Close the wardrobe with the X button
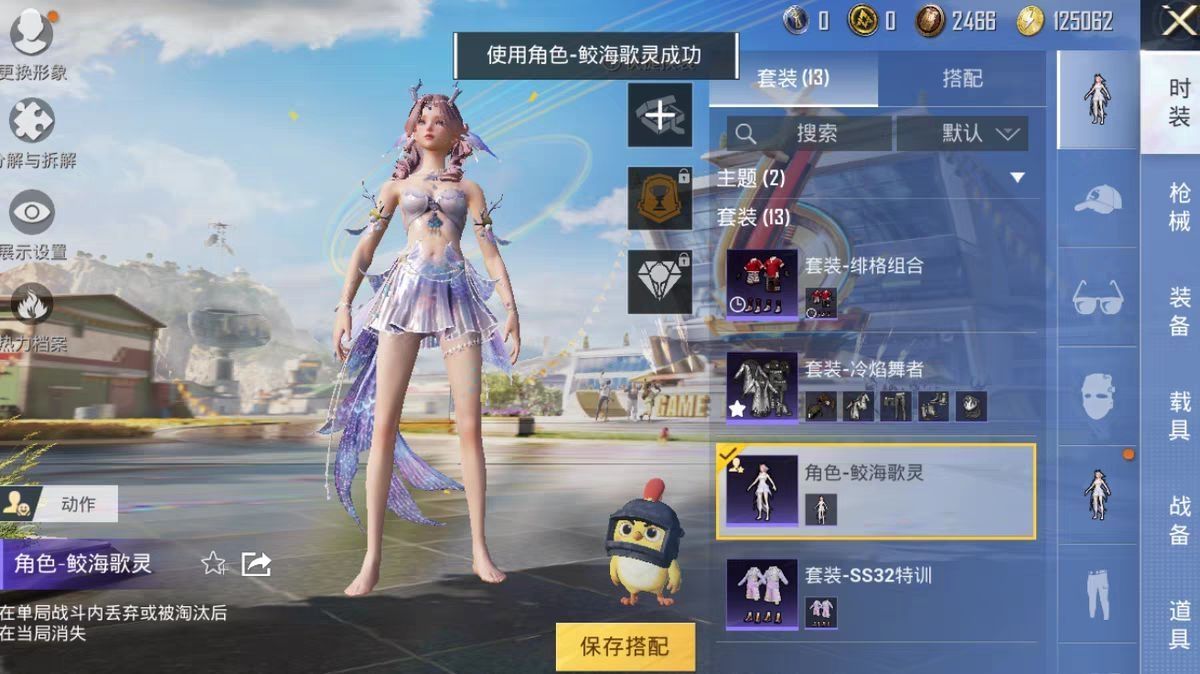1200x674 pixels. (1176, 22)
